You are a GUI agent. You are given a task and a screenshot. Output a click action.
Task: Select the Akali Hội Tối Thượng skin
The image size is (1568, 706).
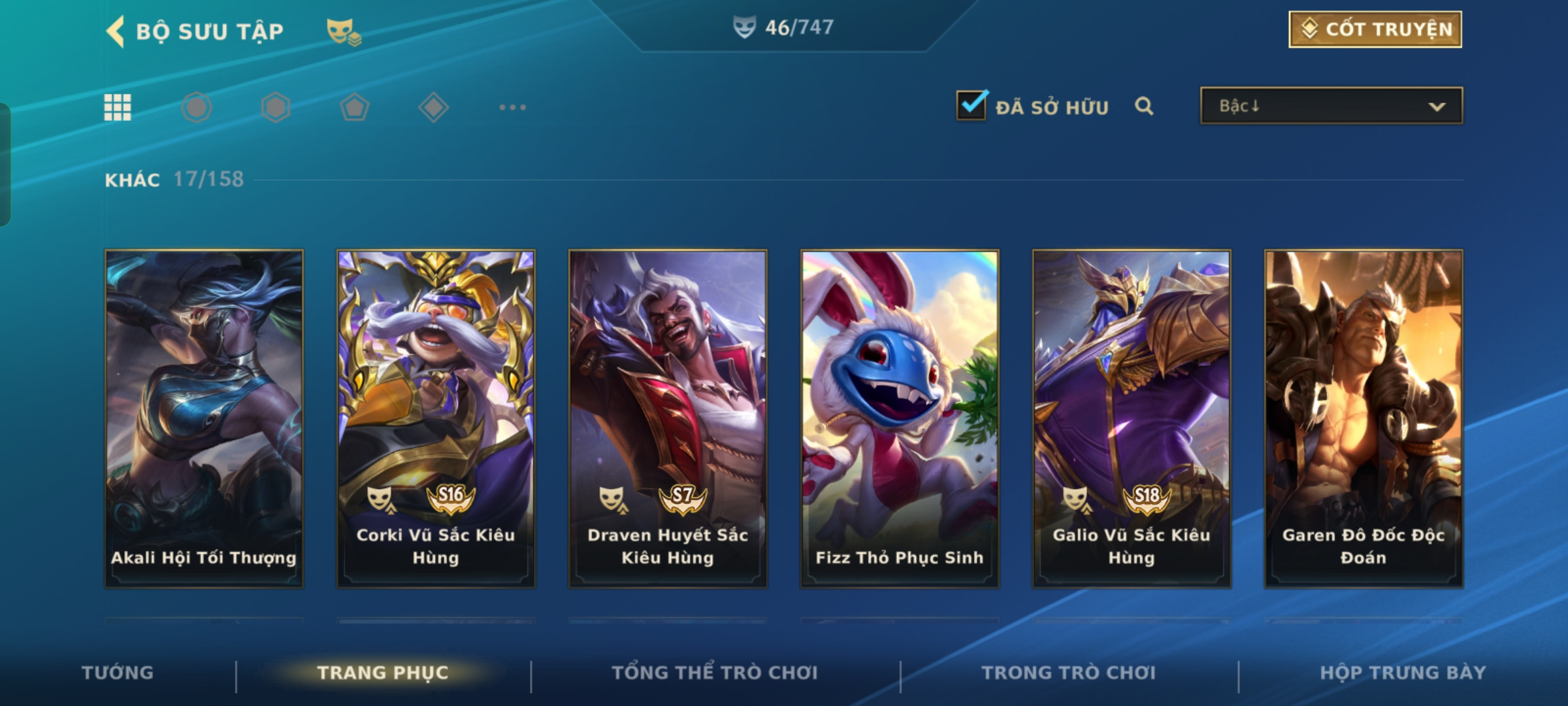tap(204, 418)
